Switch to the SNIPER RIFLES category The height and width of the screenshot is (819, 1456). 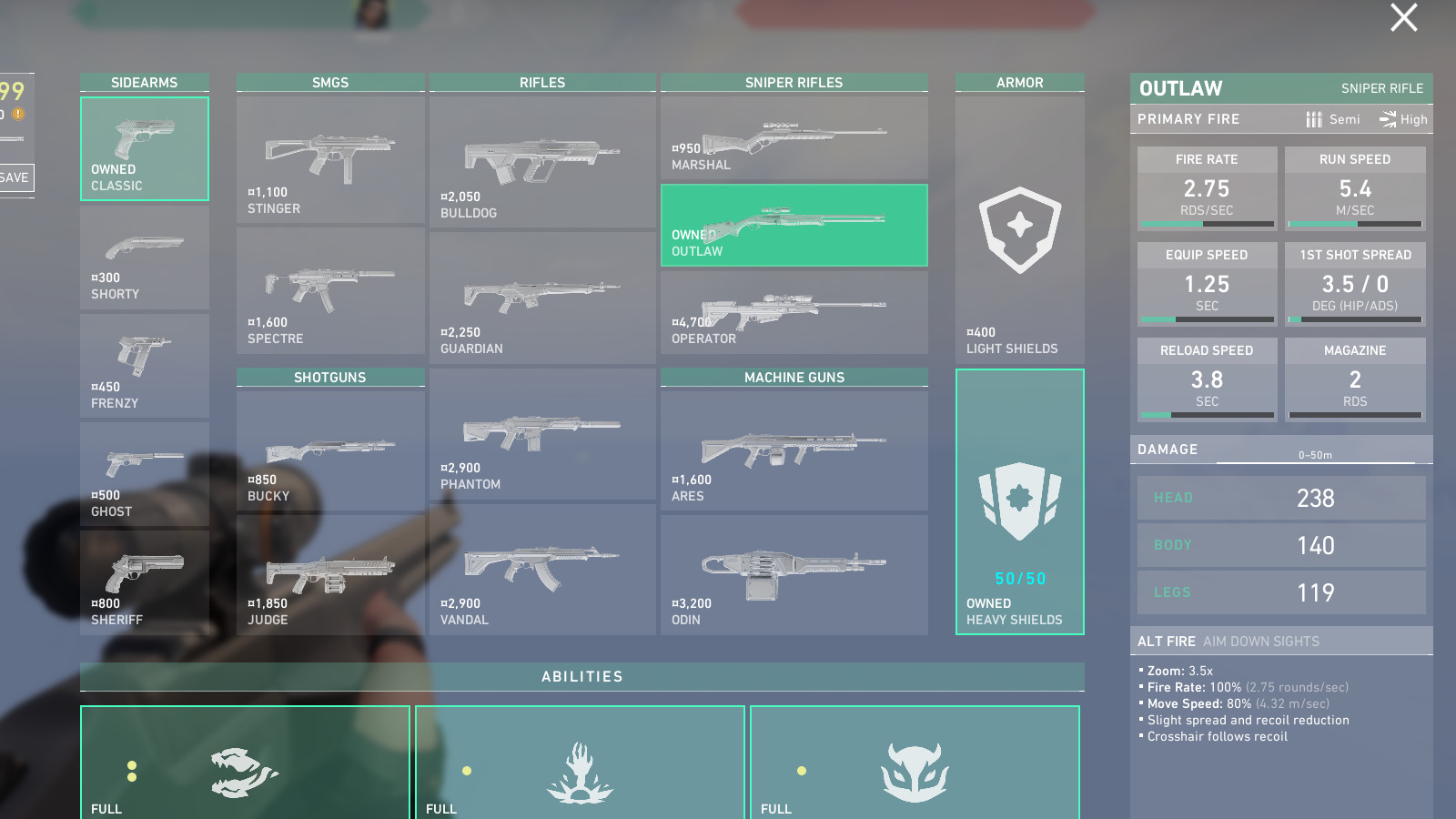coord(793,82)
